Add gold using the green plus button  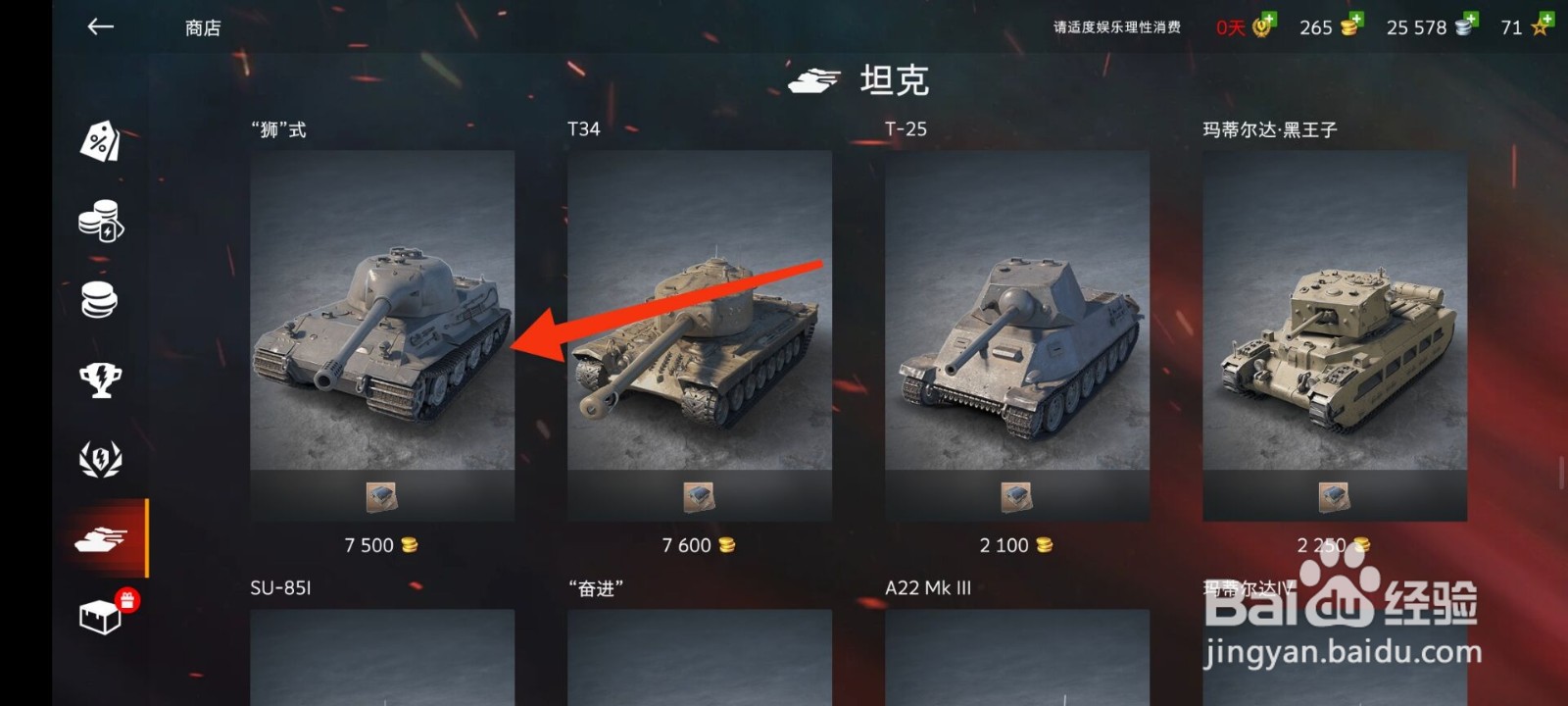pos(1357,18)
